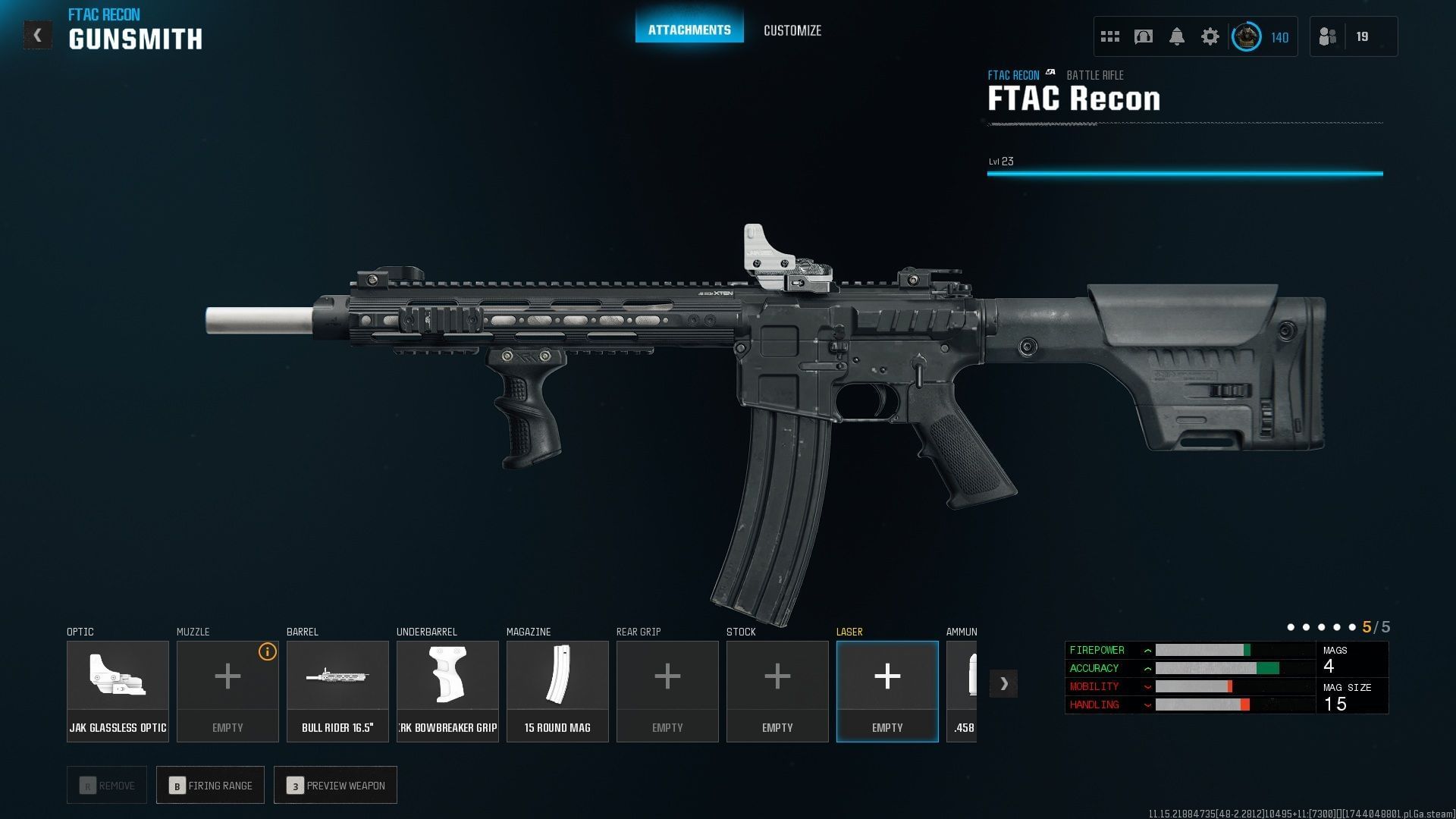Go back using the top-left arrow
Screen dimensions: 1456x819
click(x=37, y=36)
